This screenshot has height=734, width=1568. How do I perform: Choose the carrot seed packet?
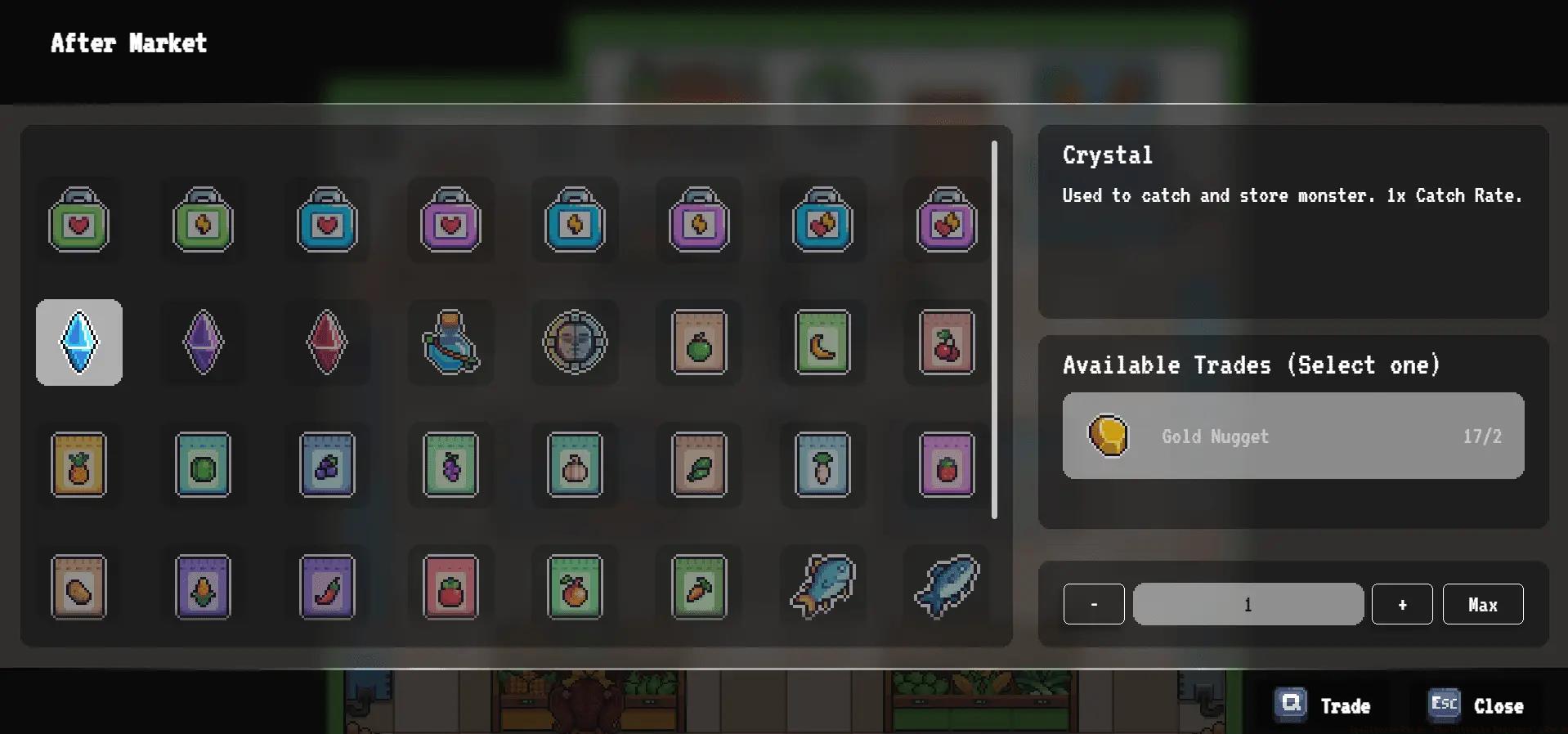[699, 587]
